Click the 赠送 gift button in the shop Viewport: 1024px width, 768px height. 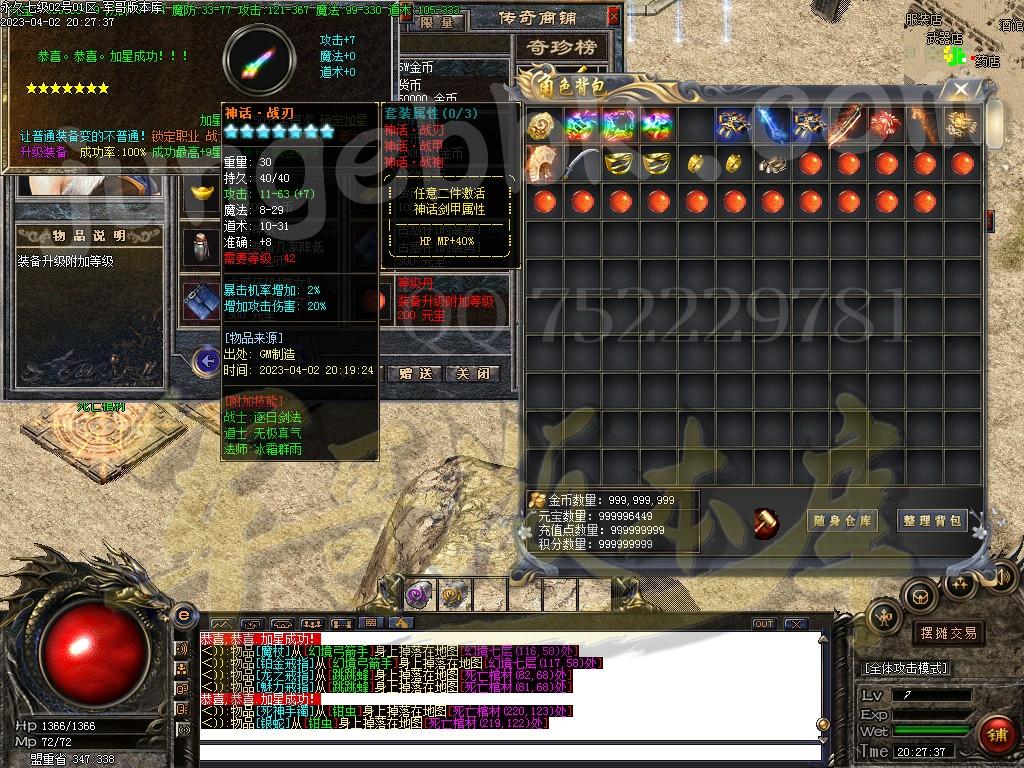pos(414,373)
